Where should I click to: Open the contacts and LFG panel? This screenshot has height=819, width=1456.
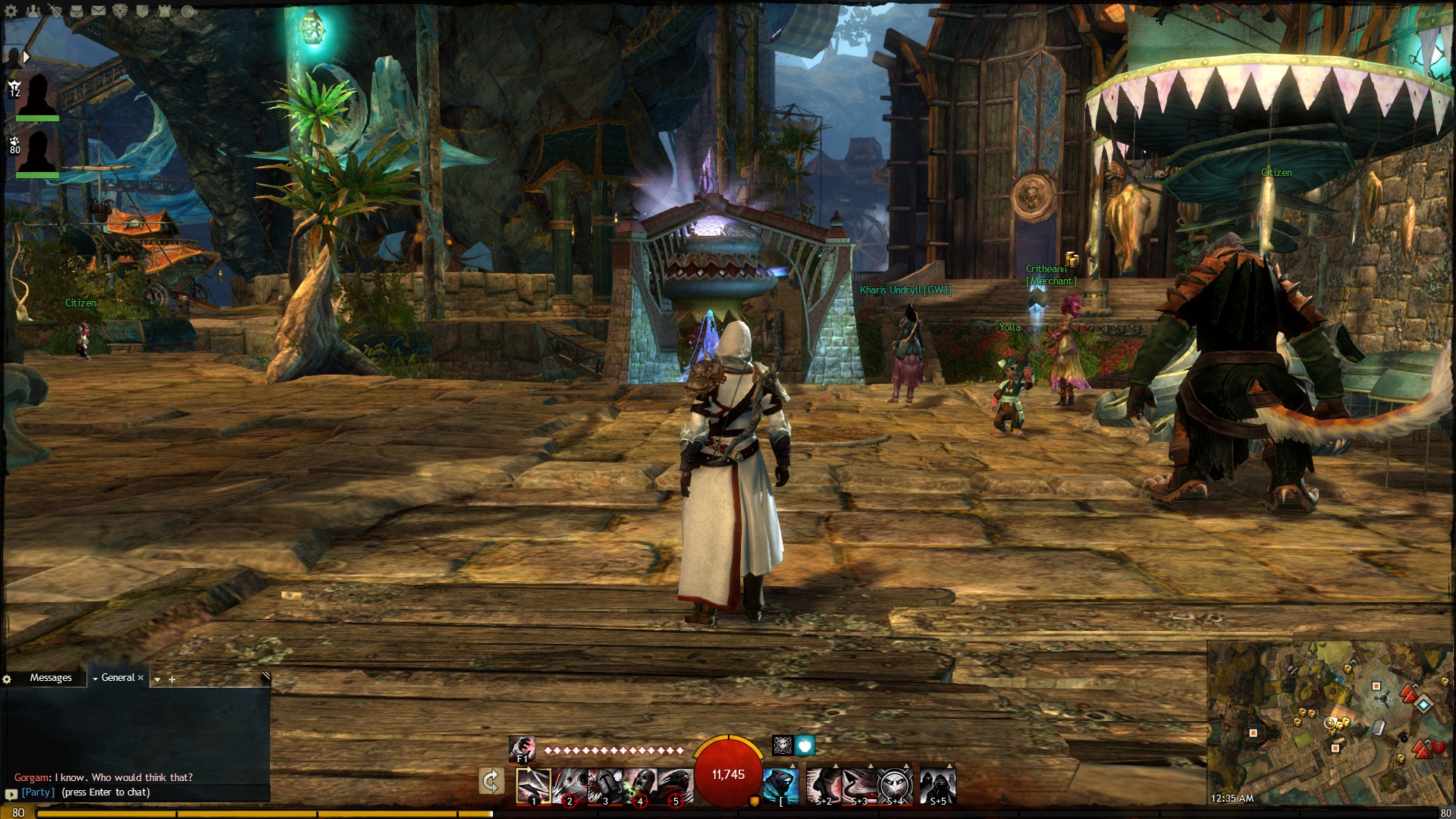coord(33,11)
